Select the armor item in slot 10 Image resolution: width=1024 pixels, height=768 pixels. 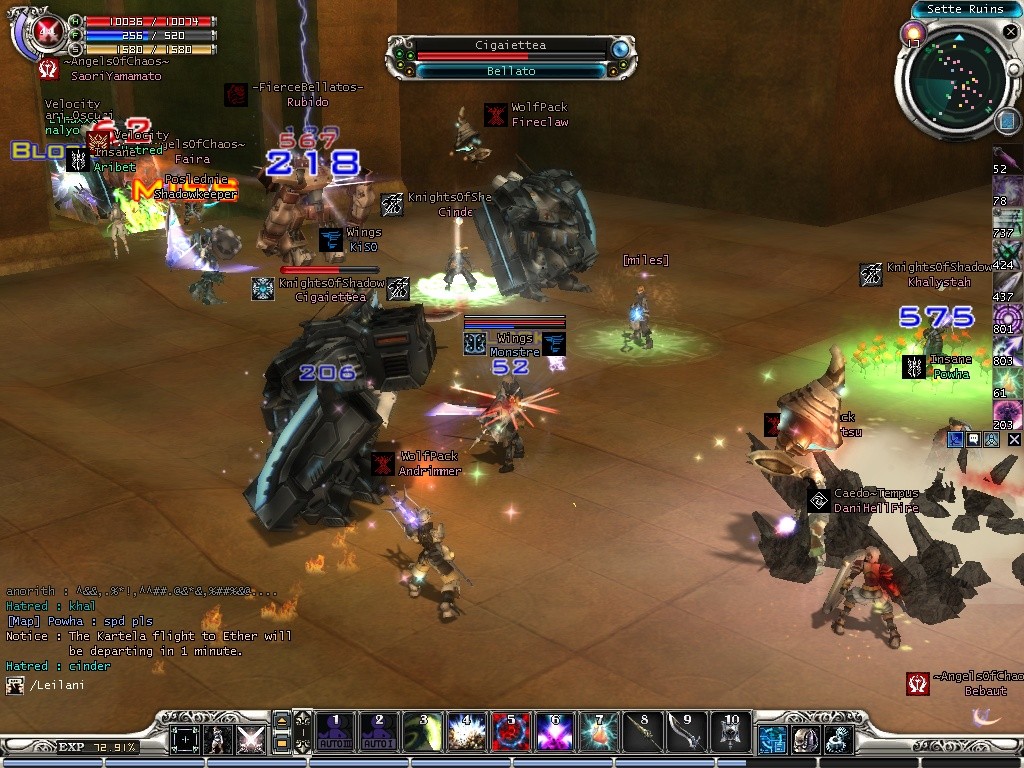(730, 733)
